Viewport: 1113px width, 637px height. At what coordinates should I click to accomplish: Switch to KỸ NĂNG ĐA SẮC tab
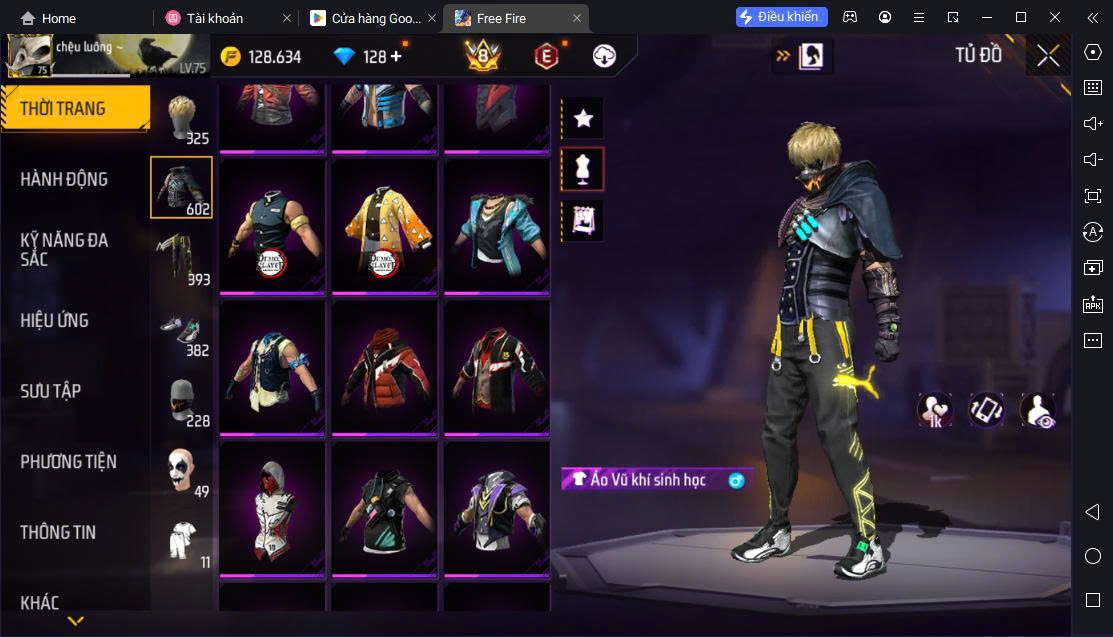[x=64, y=249]
